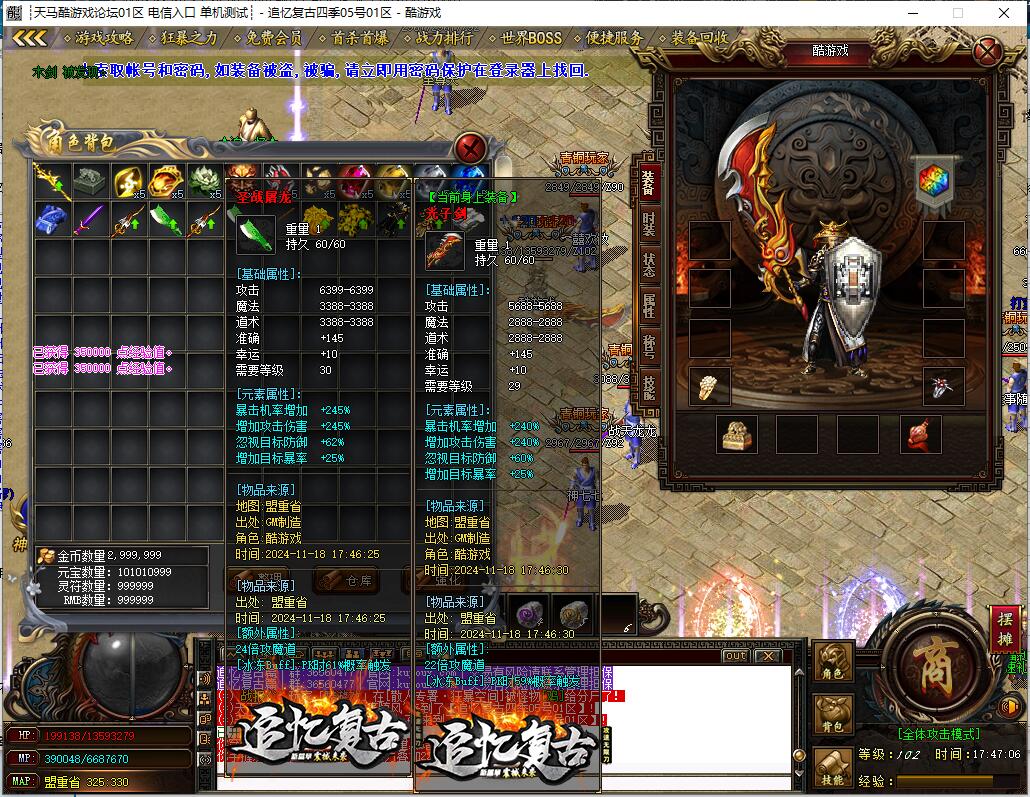Open the 狂暴之力 menu entry

[189, 38]
